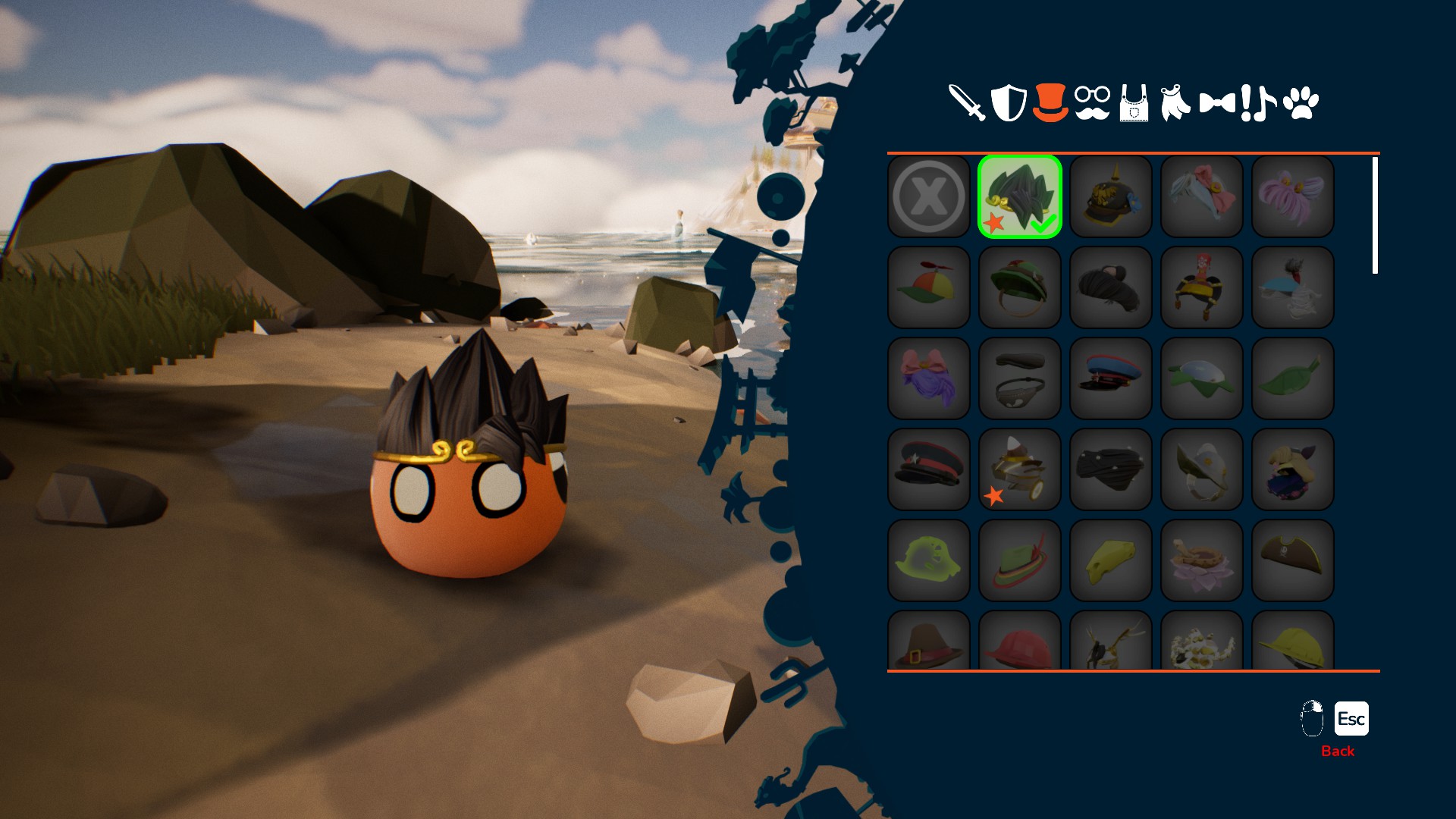Equip the yellow cheese wedge hat
Image resolution: width=1456 pixels, height=819 pixels.
coord(1110,560)
